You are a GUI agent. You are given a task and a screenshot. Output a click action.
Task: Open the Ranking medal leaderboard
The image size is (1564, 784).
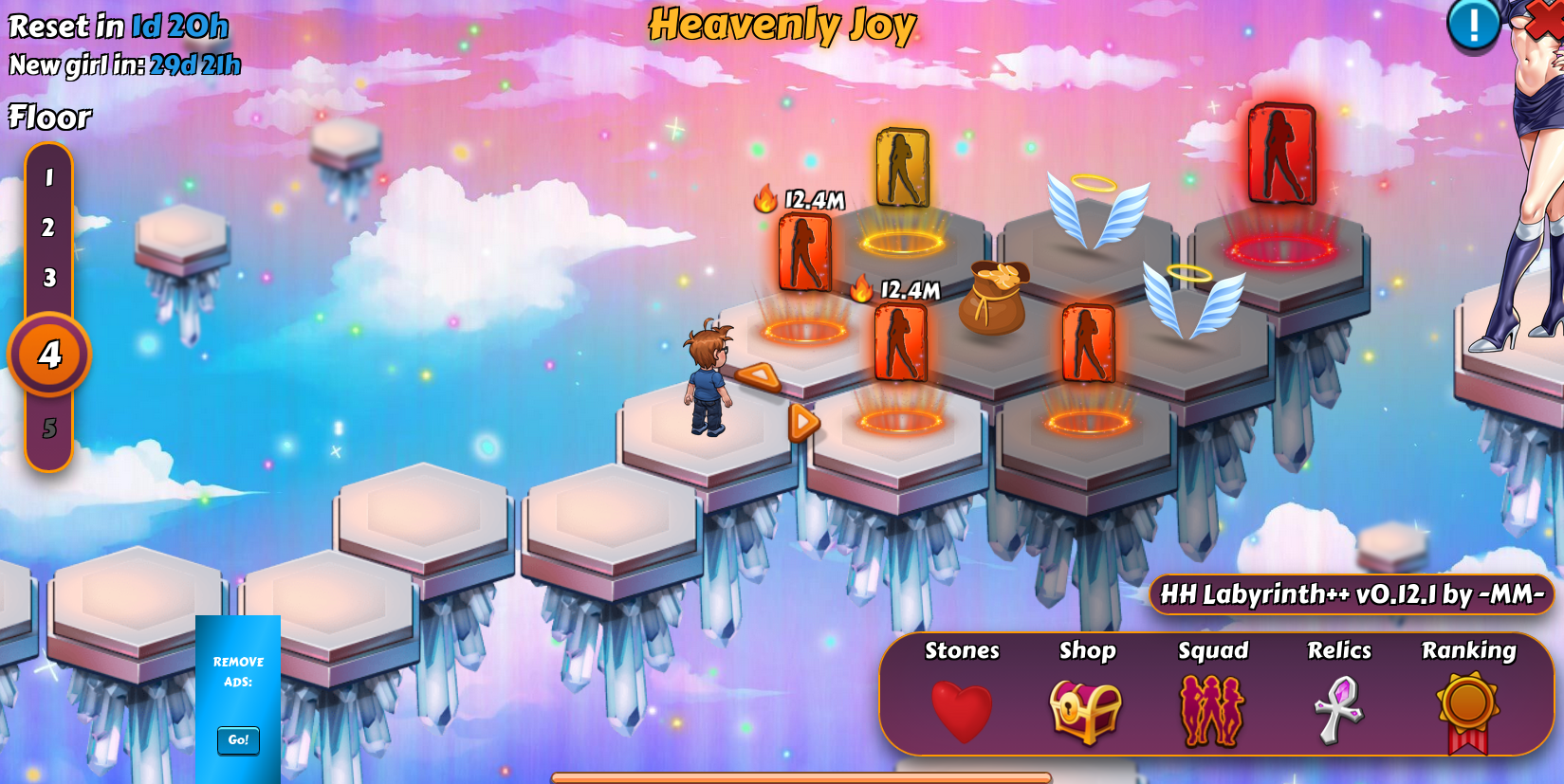point(1467,709)
